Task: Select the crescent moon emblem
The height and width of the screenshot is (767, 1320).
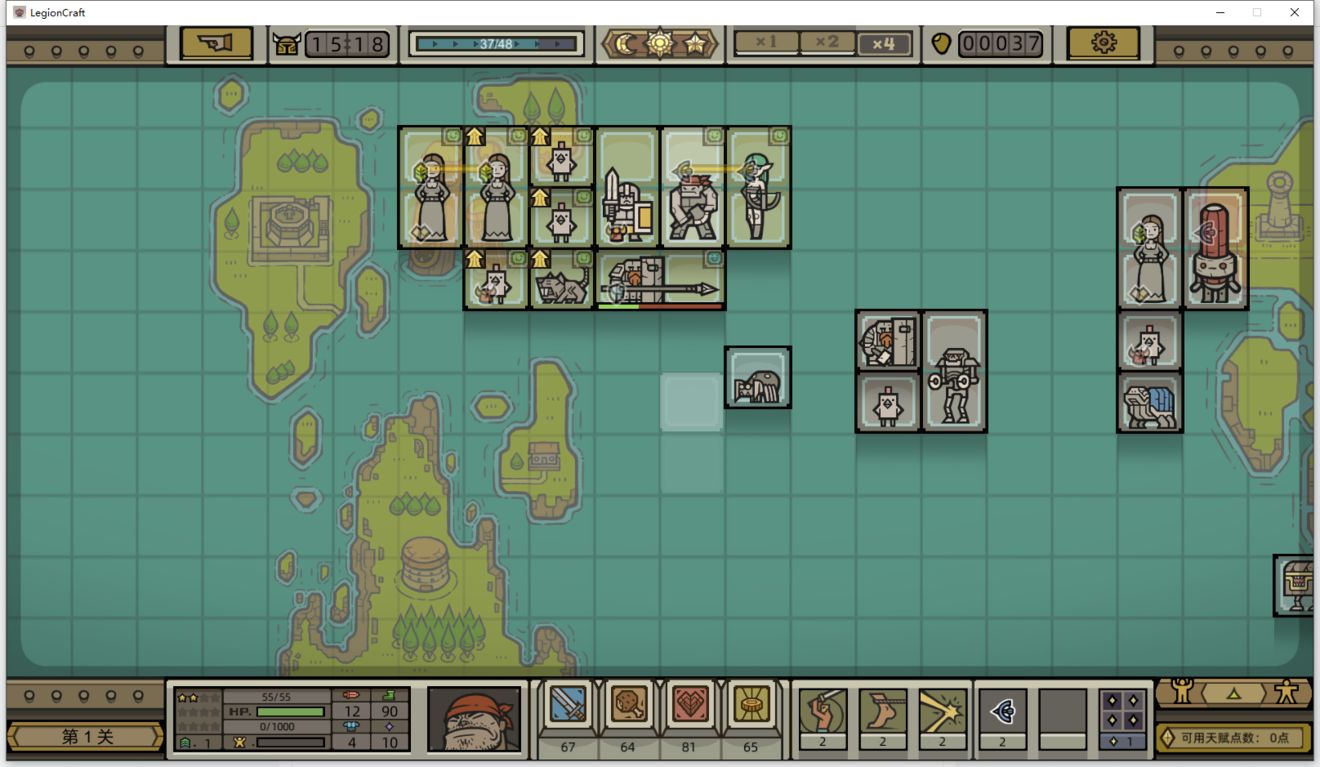Action: pos(627,44)
